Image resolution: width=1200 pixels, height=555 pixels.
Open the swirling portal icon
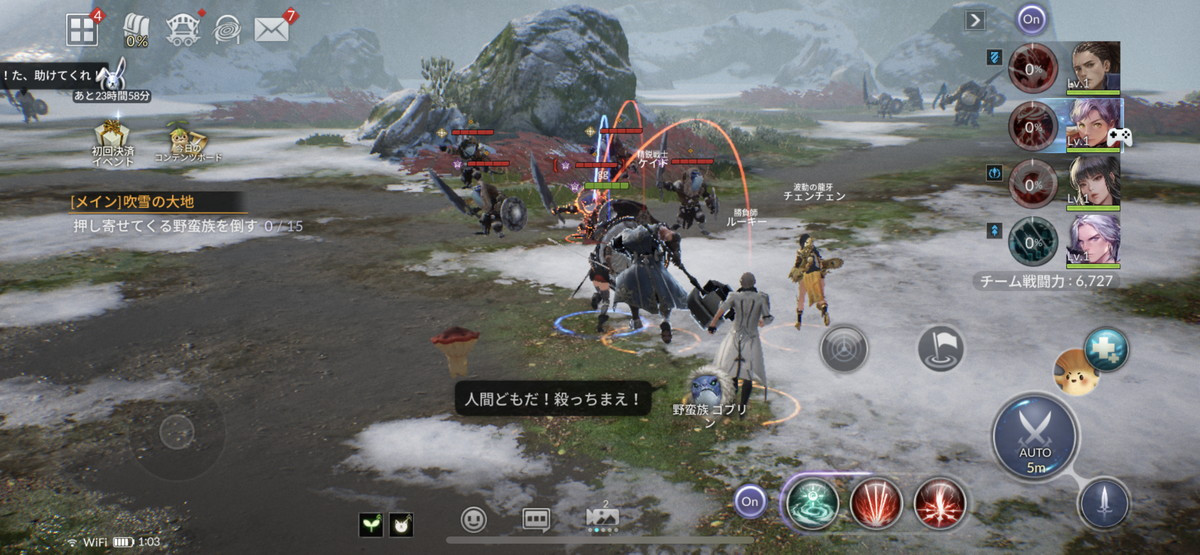(227, 29)
